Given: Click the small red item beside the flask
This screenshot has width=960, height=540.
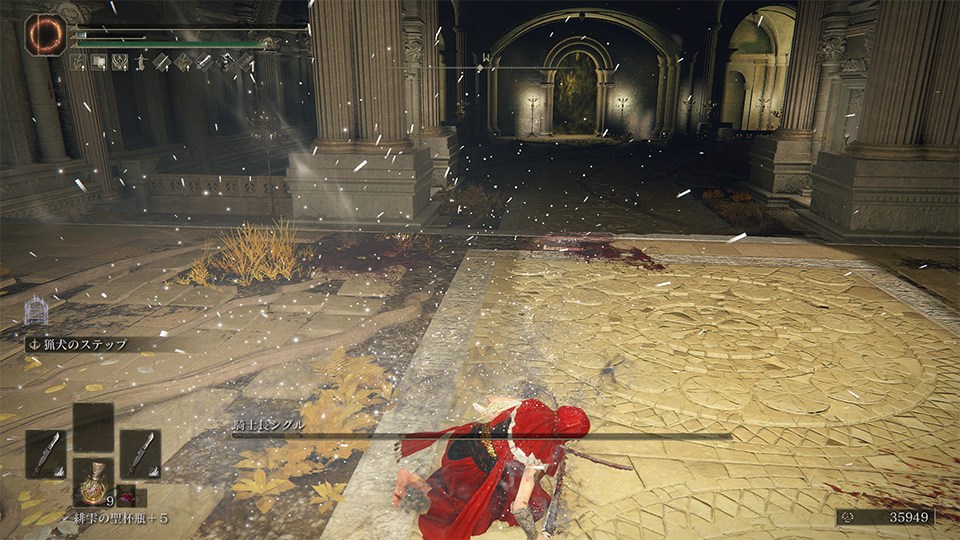Looking at the screenshot, I should pyautogui.click(x=126, y=494).
